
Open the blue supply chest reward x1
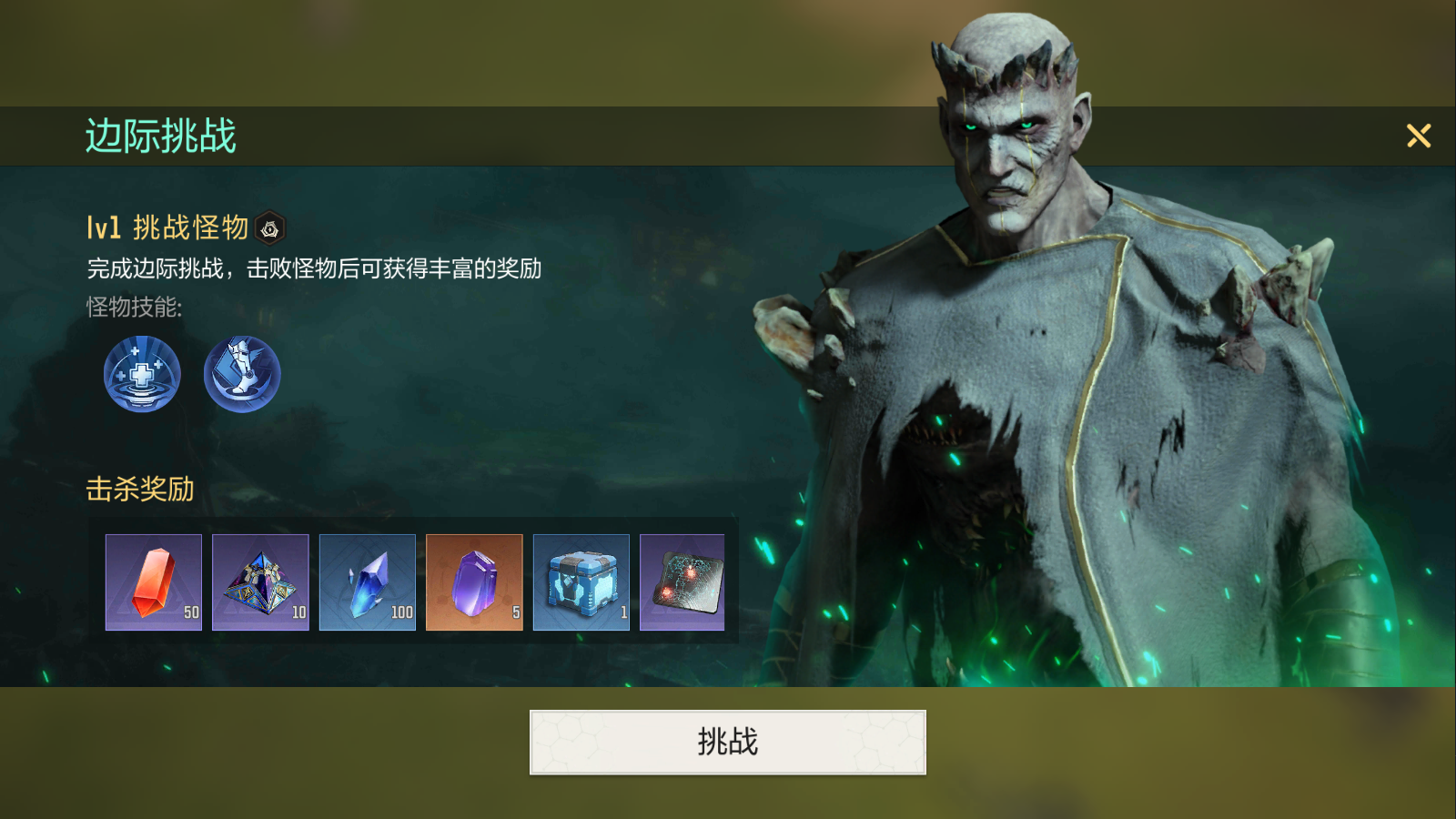tap(581, 582)
